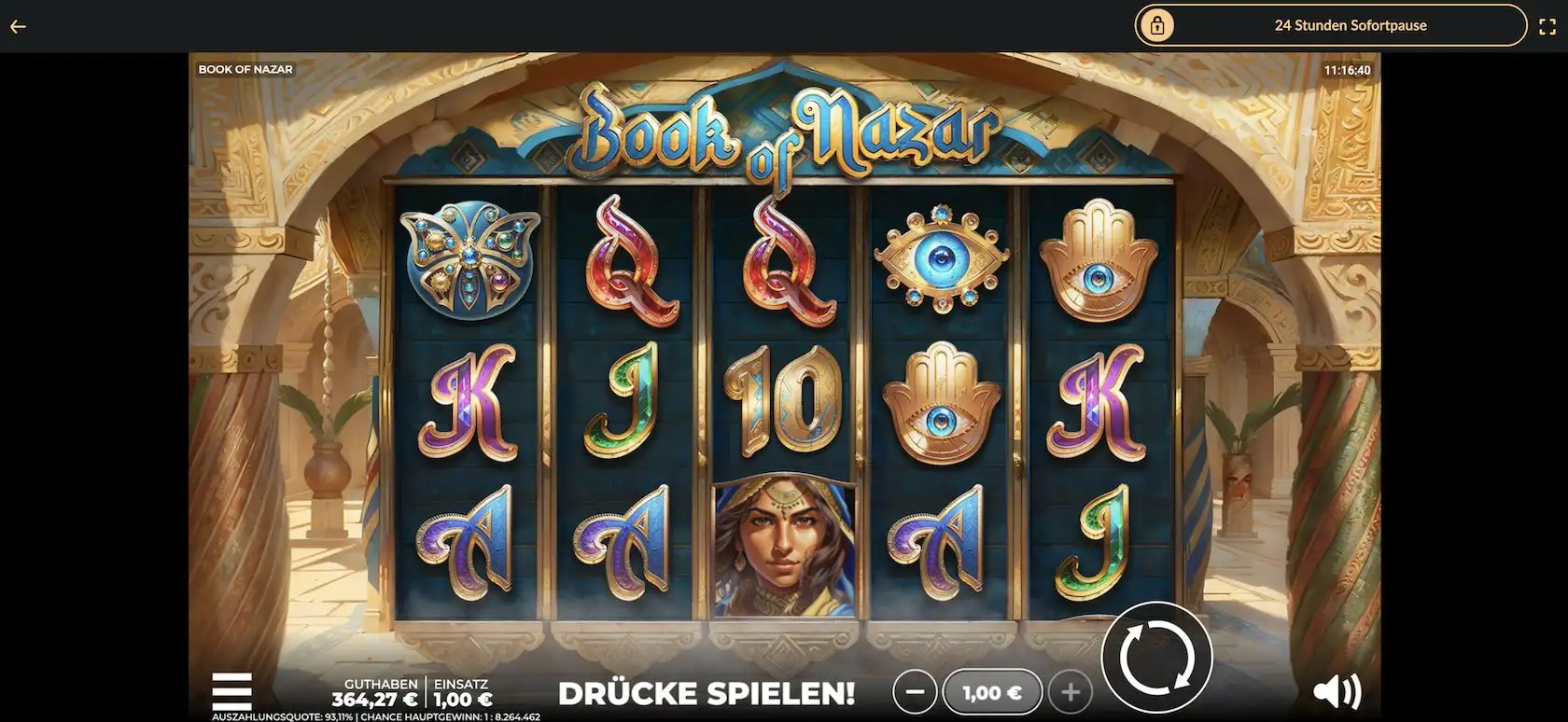Viewport: 1568px width, 722px height.
Task: Mute the sound with the speaker icon
Action: [1338, 692]
